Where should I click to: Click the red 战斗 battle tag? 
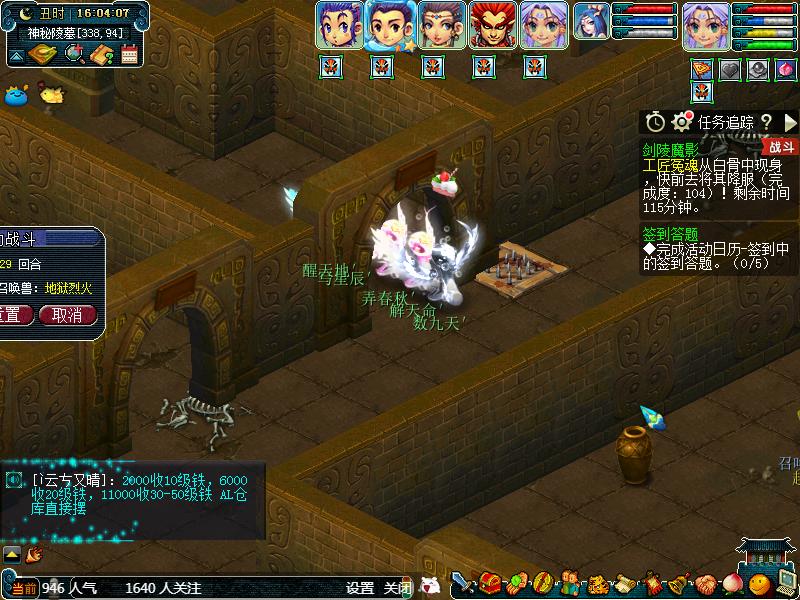780,147
